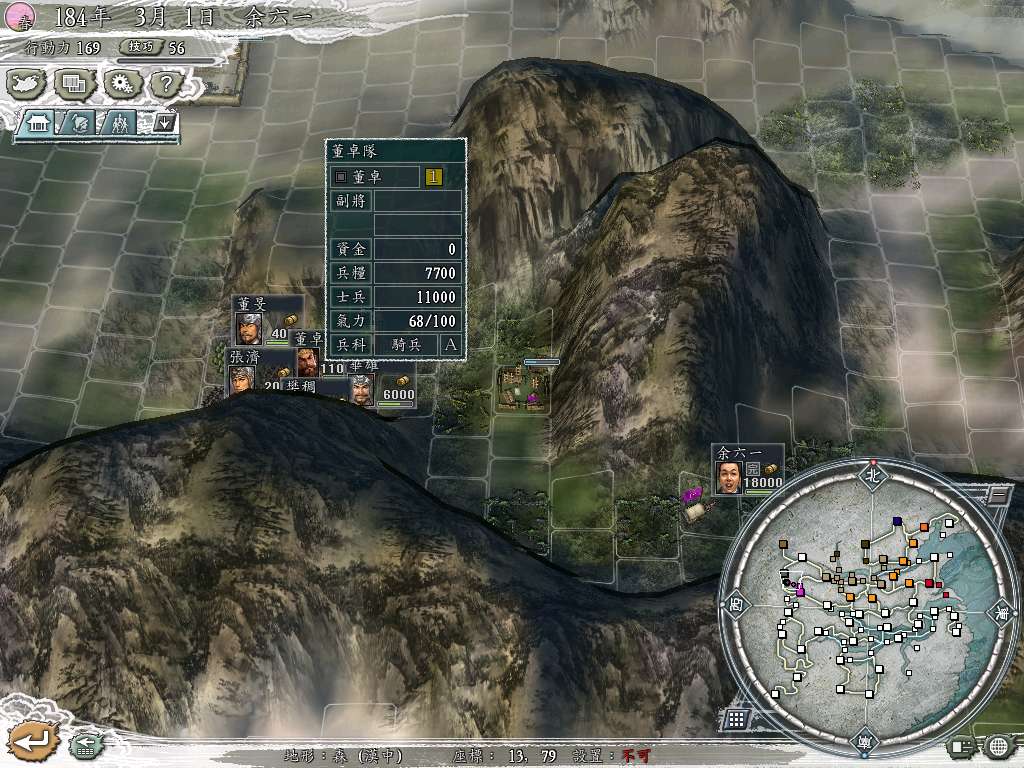The width and height of the screenshot is (1024, 768).
Task: Switch to the city building tab
Action: tap(40, 124)
